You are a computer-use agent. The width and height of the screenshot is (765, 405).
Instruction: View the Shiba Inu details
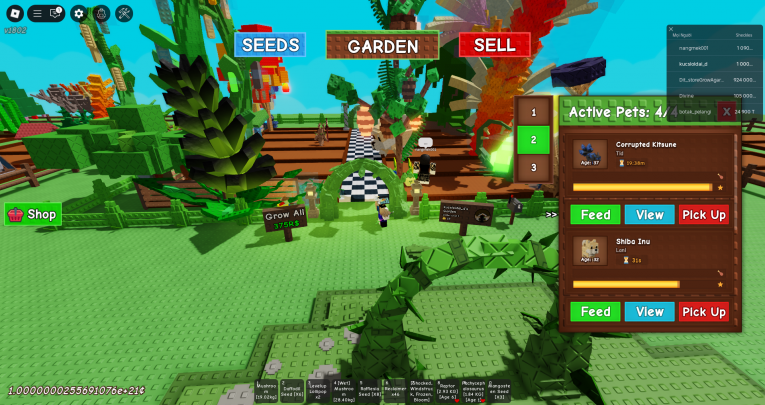(650, 312)
